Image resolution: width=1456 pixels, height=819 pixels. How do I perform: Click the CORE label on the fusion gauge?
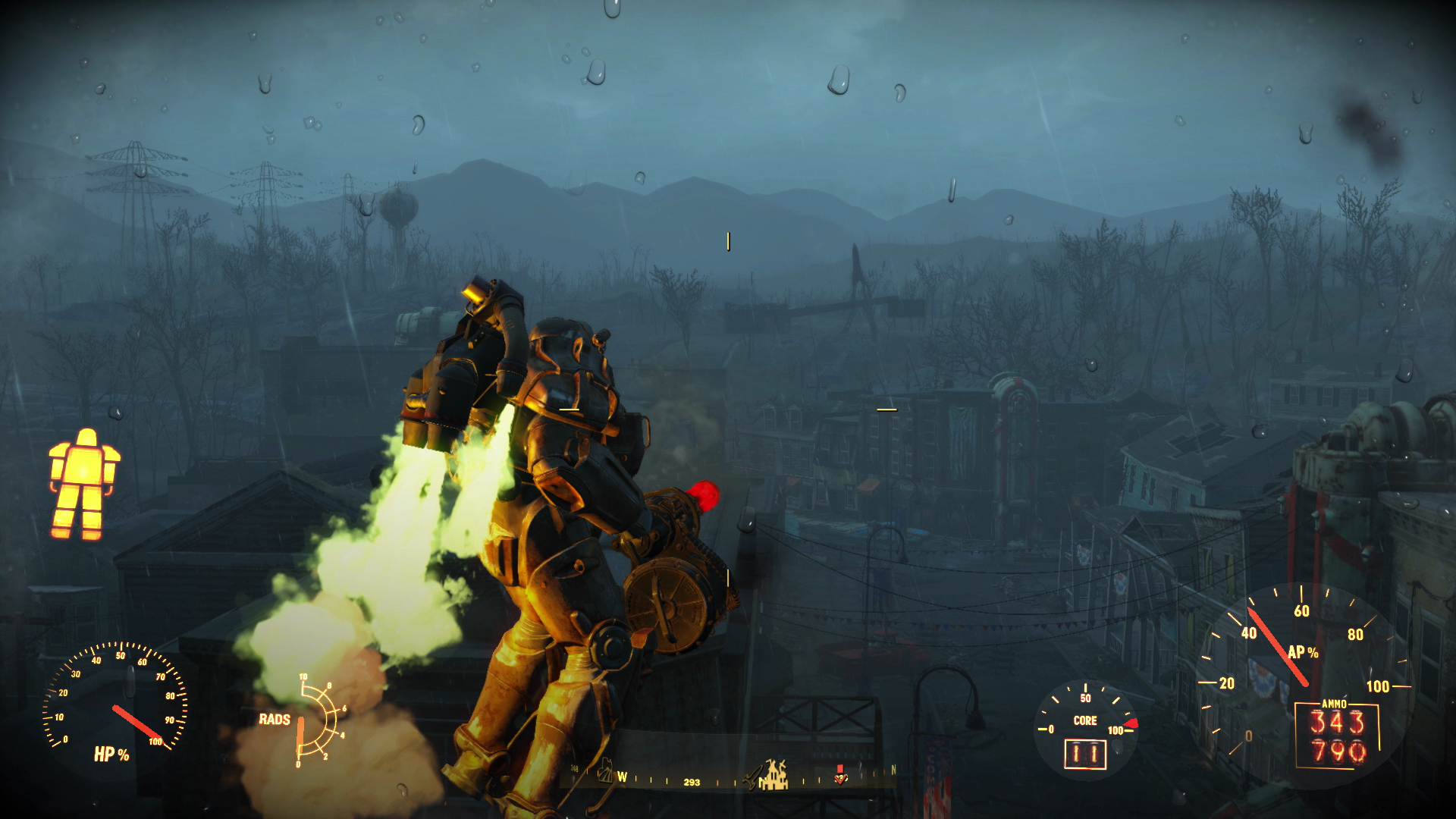pos(1085,720)
